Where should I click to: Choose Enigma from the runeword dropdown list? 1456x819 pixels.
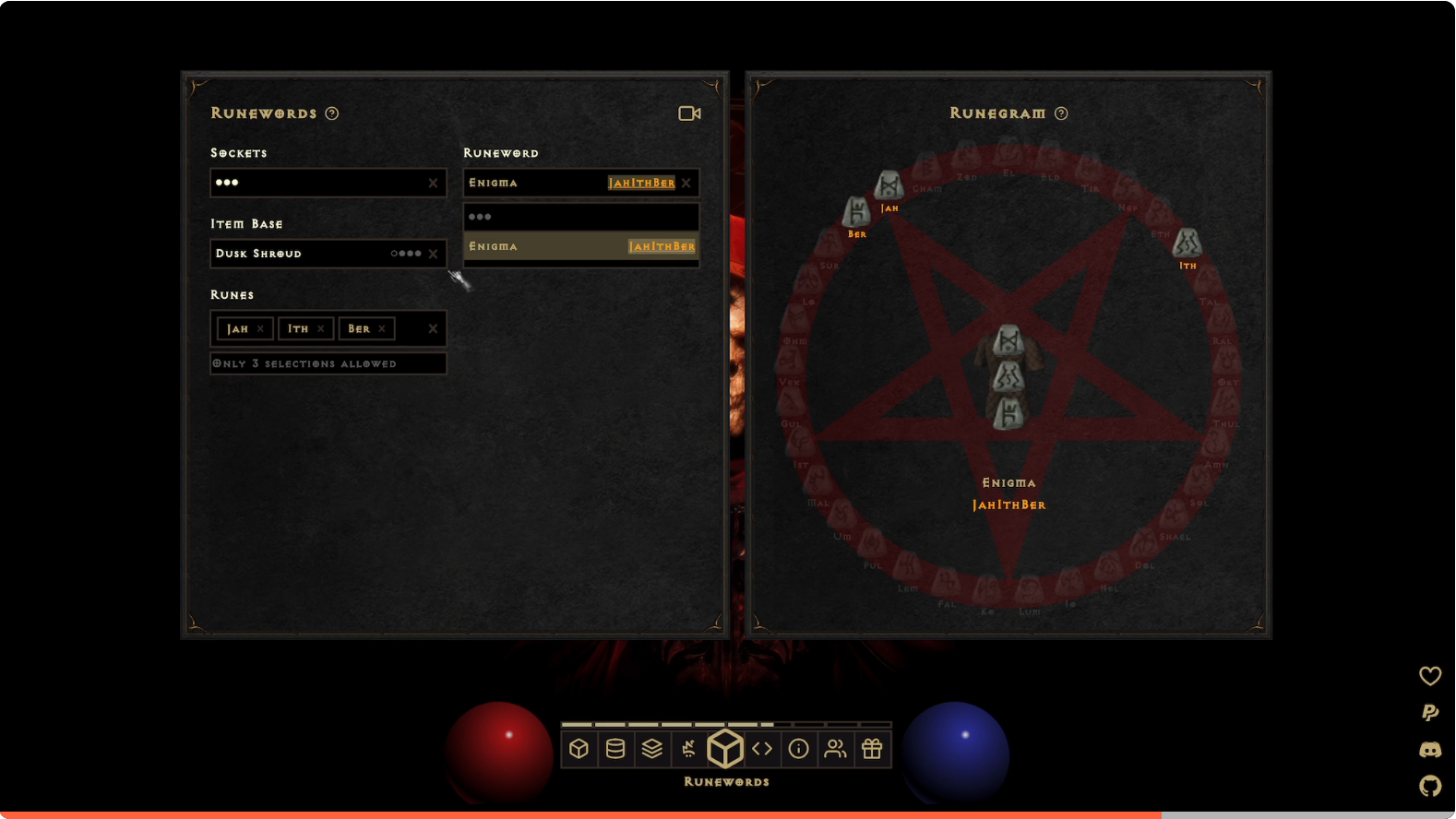(x=580, y=246)
